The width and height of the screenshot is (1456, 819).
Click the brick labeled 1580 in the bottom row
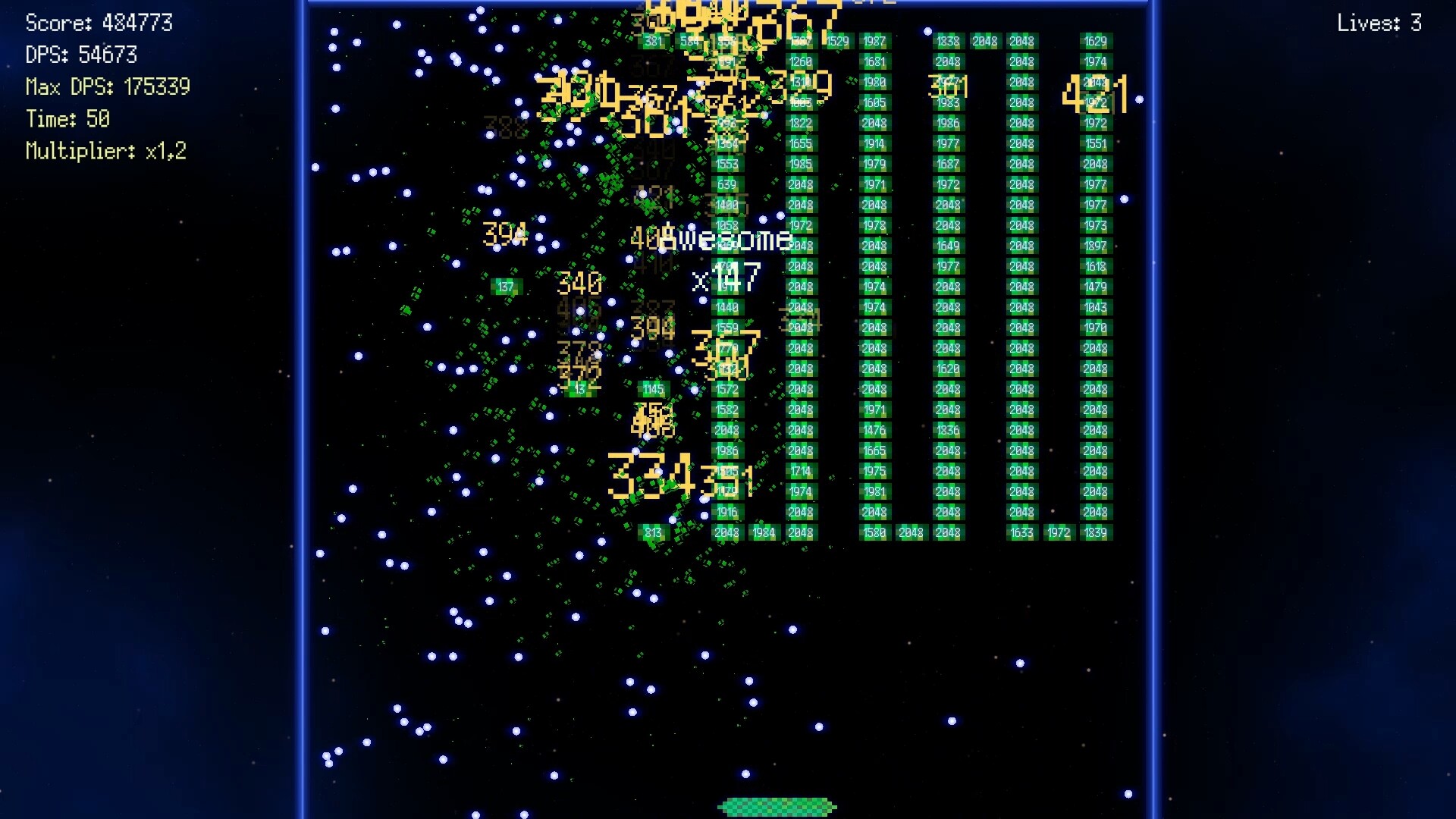pyautogui.click(x=874, y=532)
